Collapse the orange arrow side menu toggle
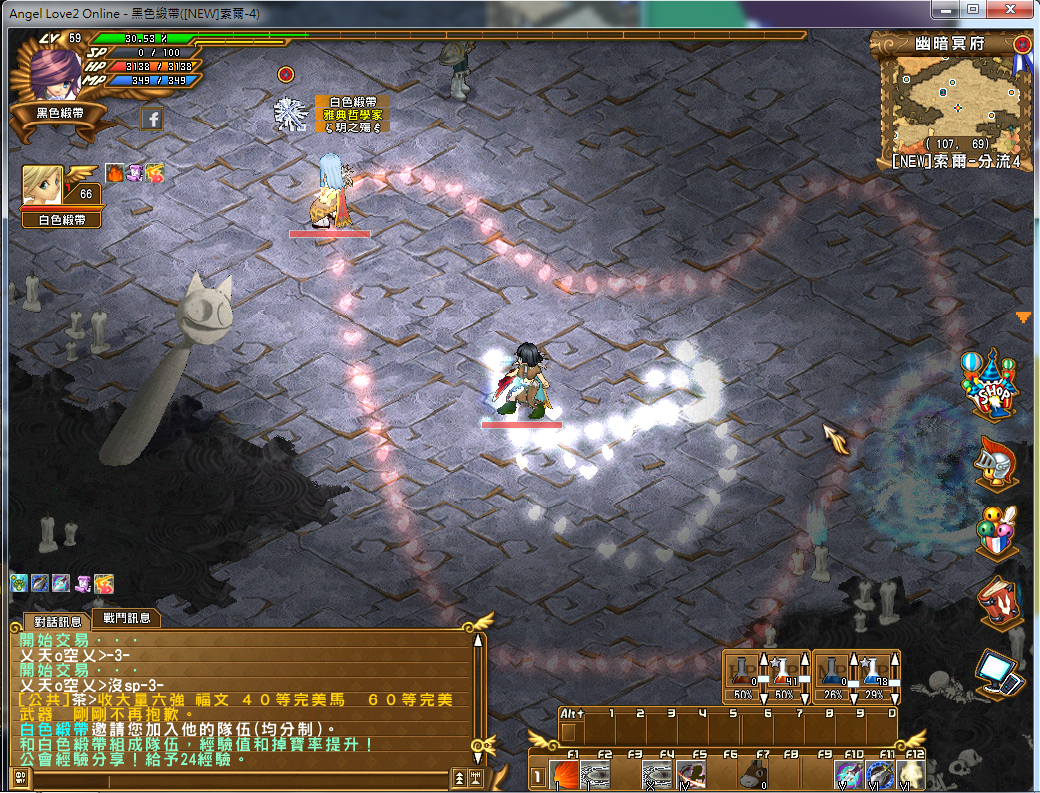 [x=1023, y=317]
